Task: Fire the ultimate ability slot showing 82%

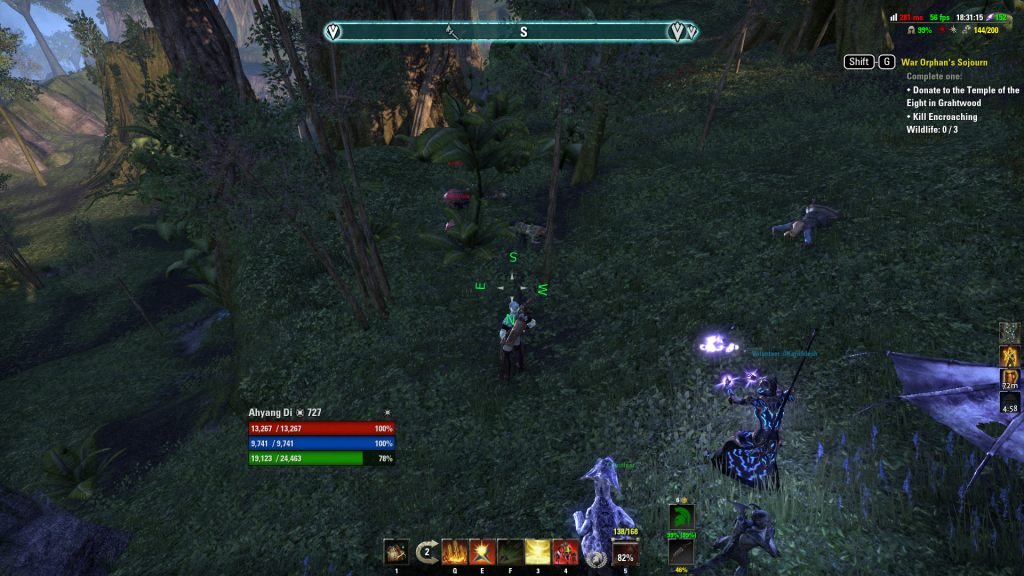Action: [x=626, y=553]
